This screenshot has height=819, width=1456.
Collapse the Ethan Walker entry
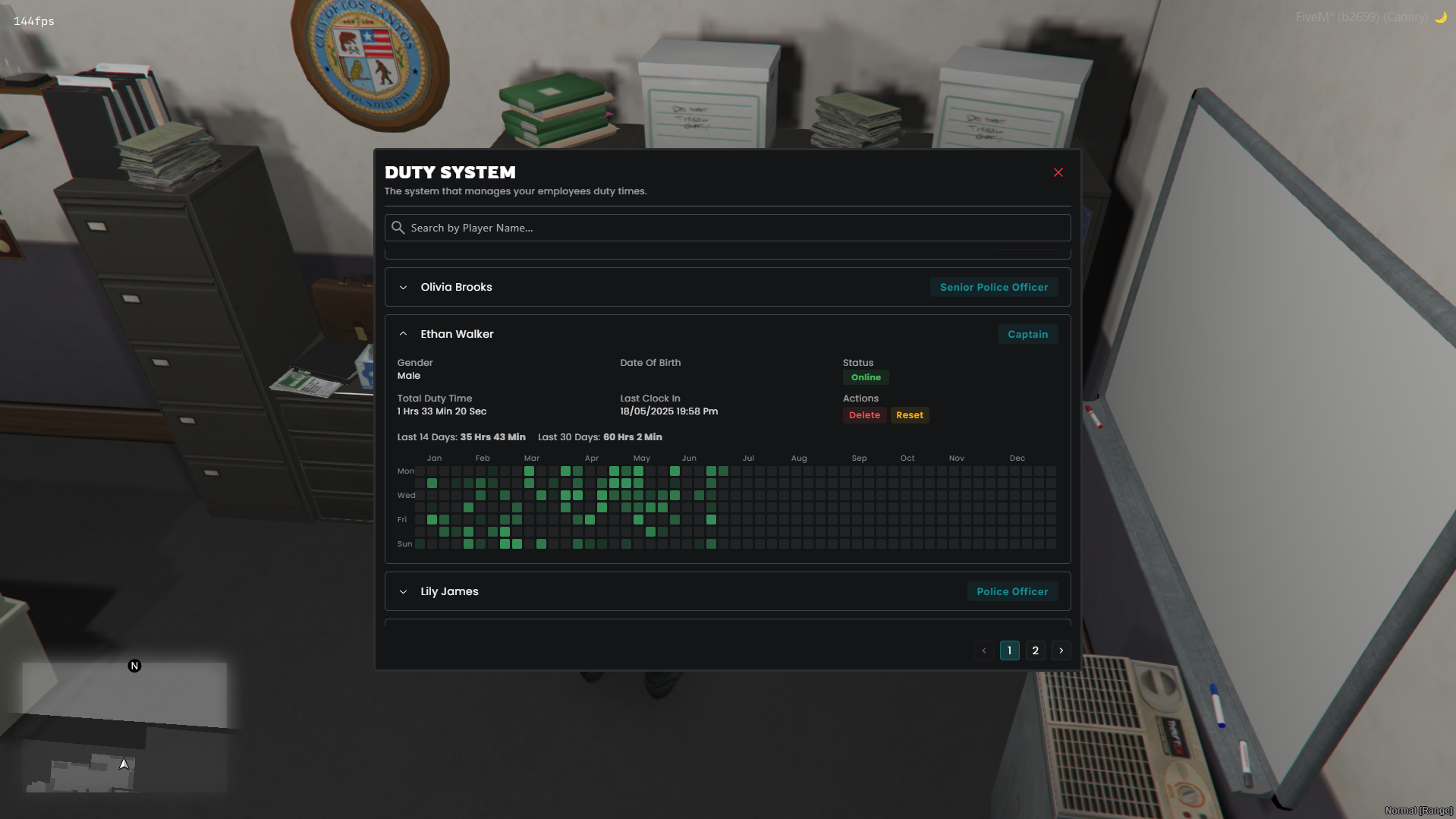pyautogui.click(x=403, y=334)
